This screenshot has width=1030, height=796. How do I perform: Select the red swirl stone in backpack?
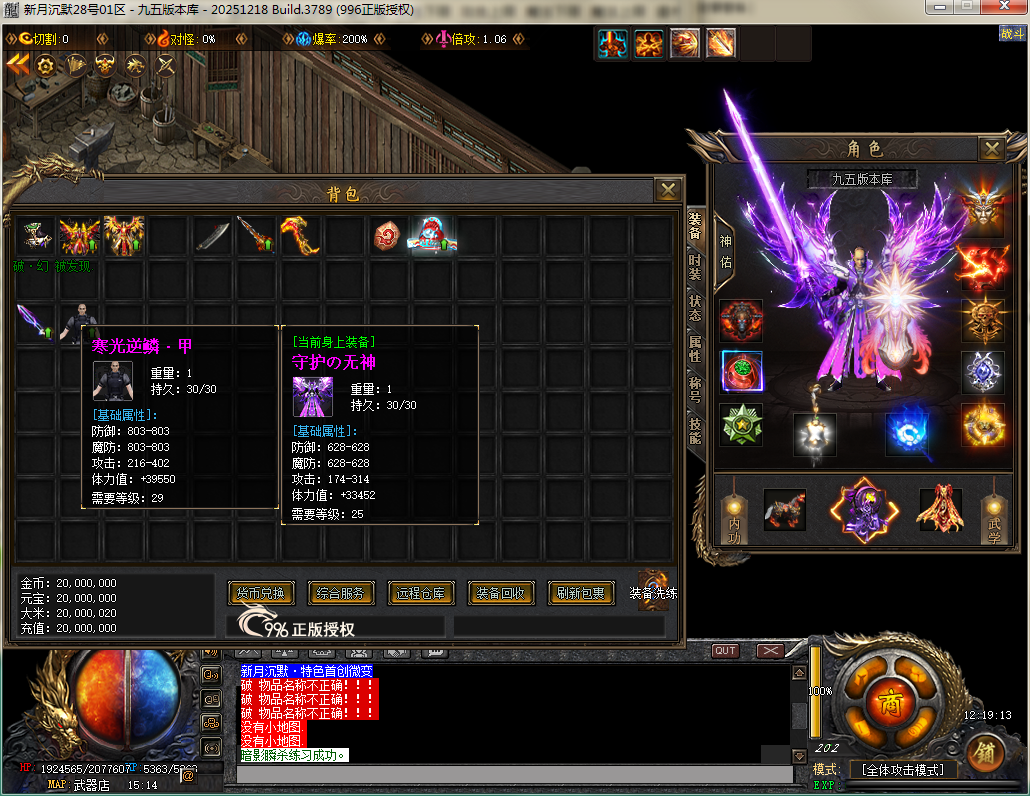pyautogui.click(x=386, y=236)
